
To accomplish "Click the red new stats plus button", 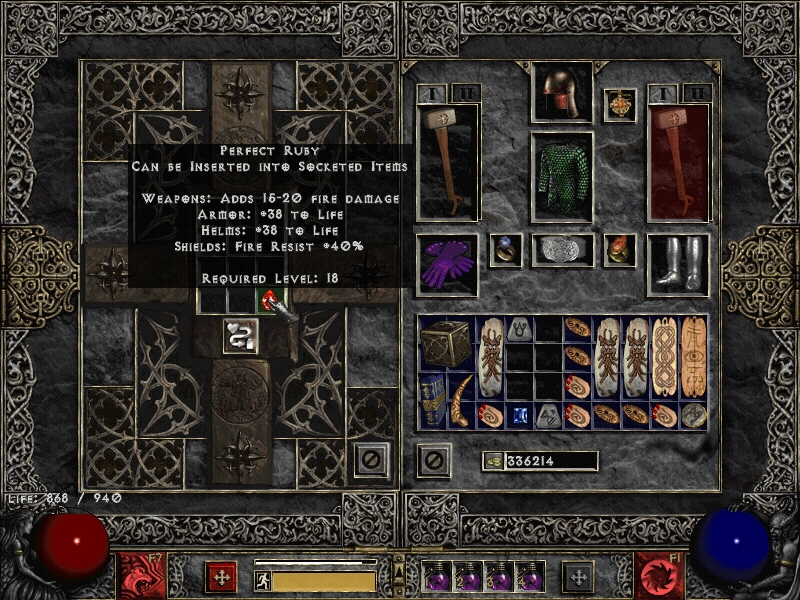I will (220, 577).
